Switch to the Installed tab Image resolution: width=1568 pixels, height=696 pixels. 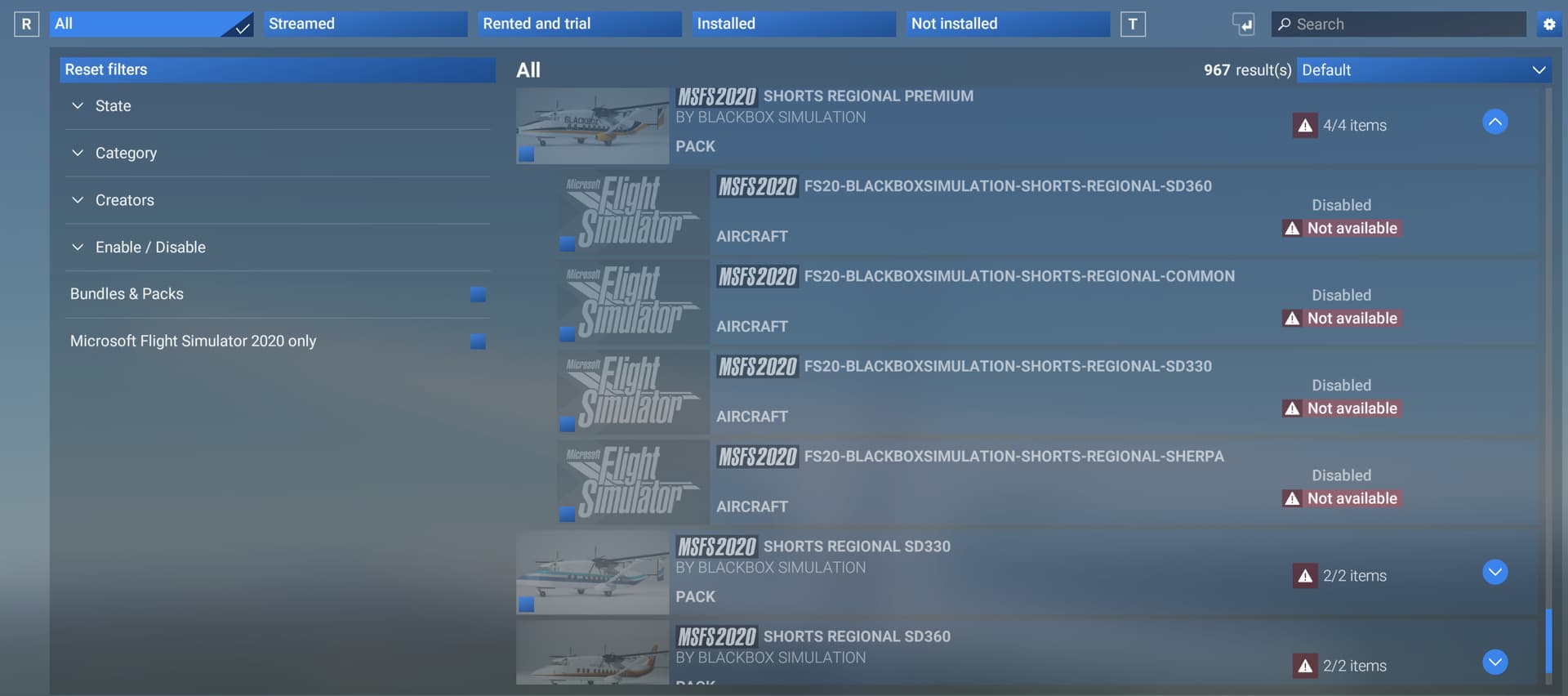coord(793,24)
